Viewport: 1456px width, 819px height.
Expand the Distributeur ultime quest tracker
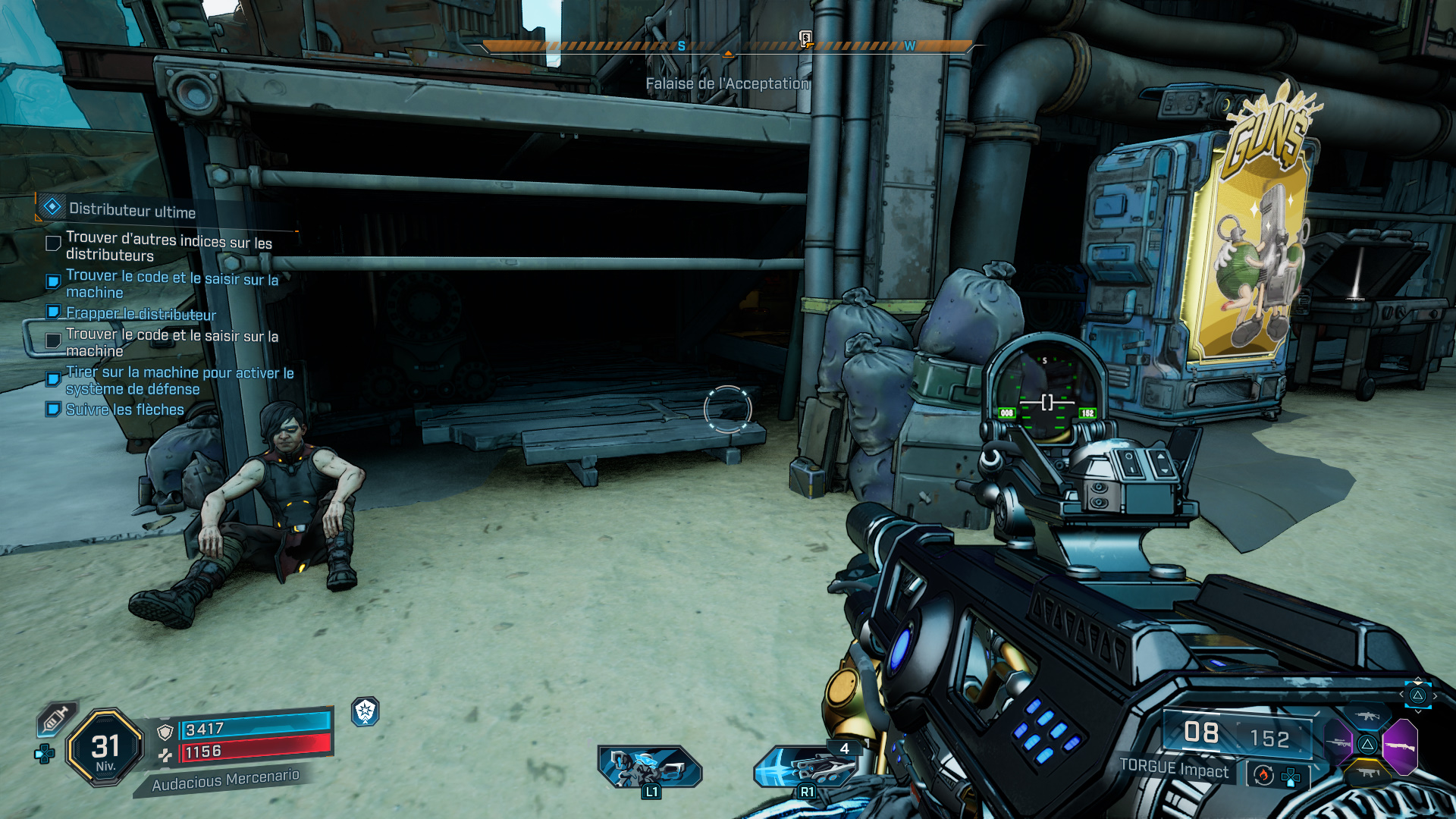coord(129,211)
